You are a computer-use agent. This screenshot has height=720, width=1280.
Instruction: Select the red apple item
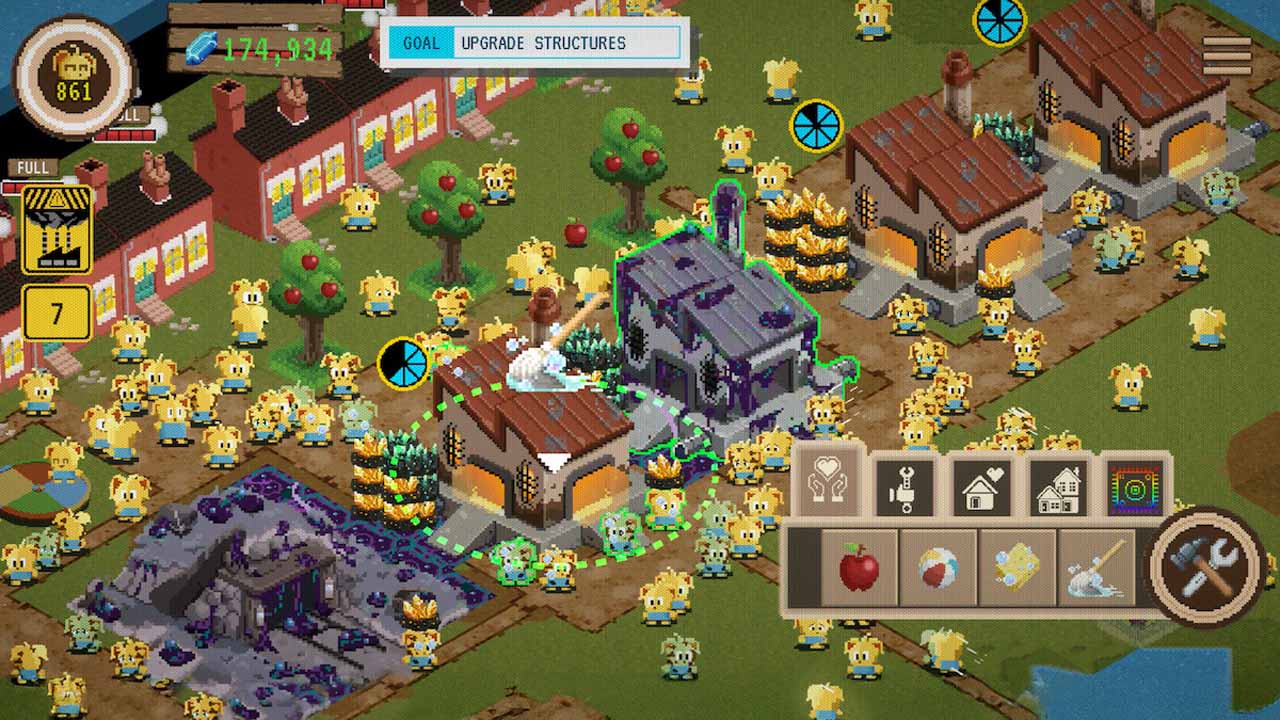tap(859, 569)
